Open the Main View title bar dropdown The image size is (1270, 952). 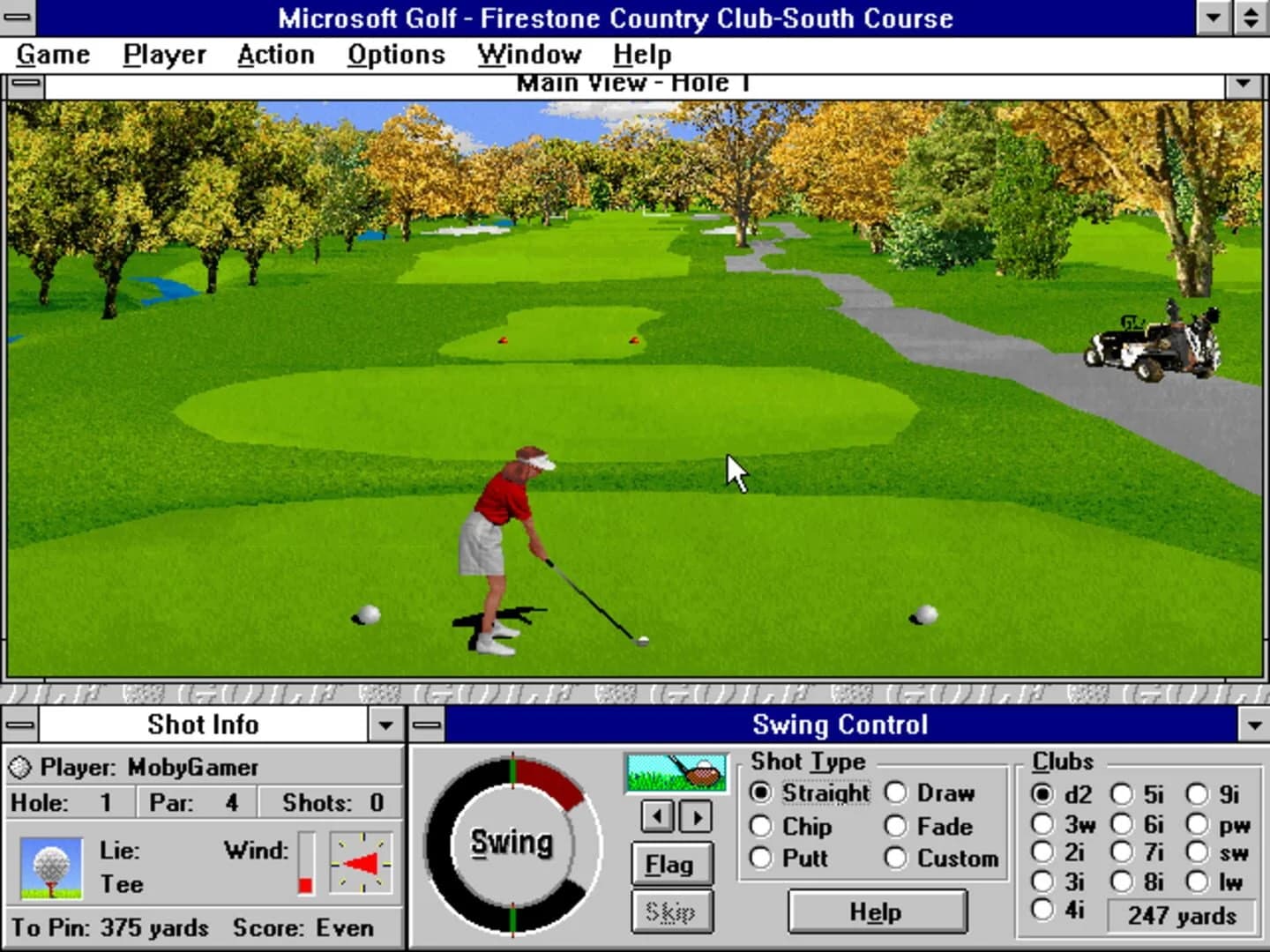click(x=1244, y=83)
